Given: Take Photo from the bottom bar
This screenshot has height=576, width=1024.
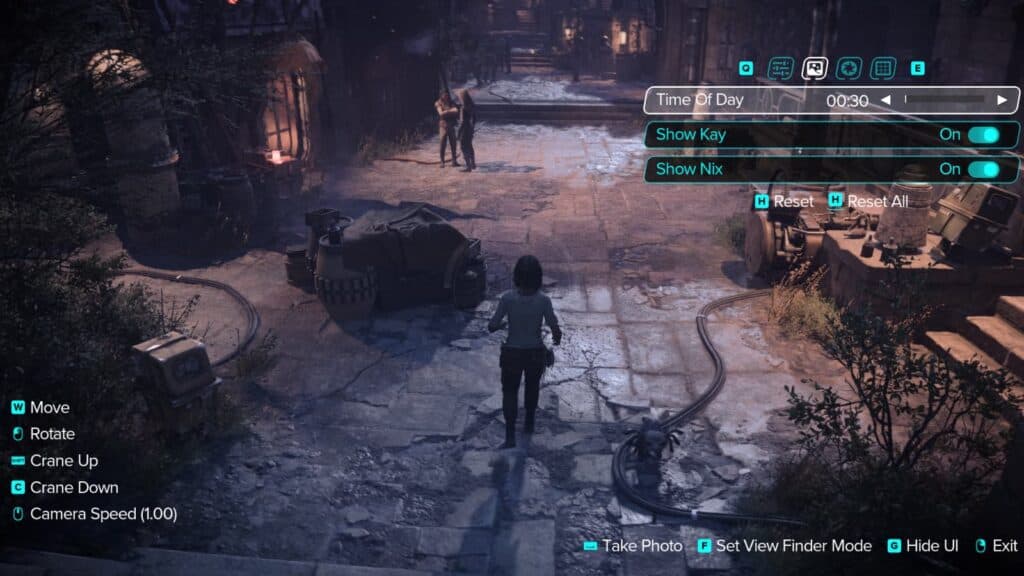Looking at the screenshot, I should [x=632, y=546].
